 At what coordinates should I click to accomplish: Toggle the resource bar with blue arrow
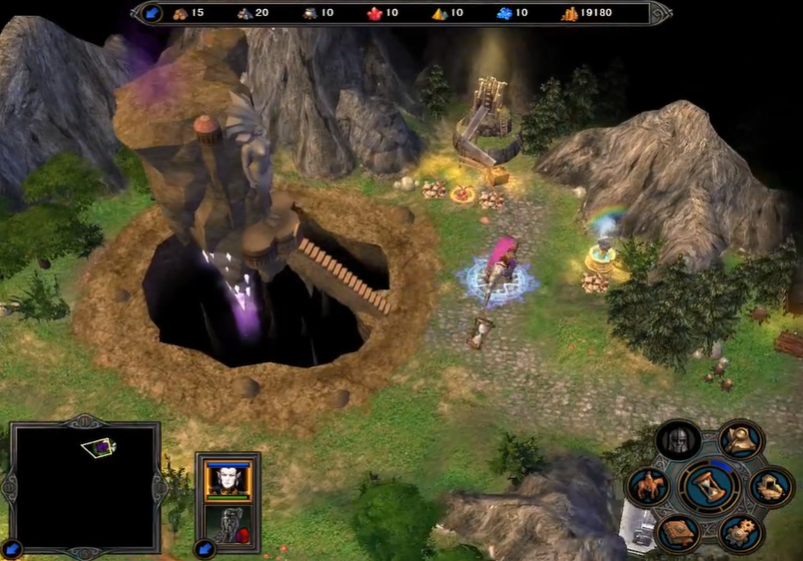(x=151, y=13)
